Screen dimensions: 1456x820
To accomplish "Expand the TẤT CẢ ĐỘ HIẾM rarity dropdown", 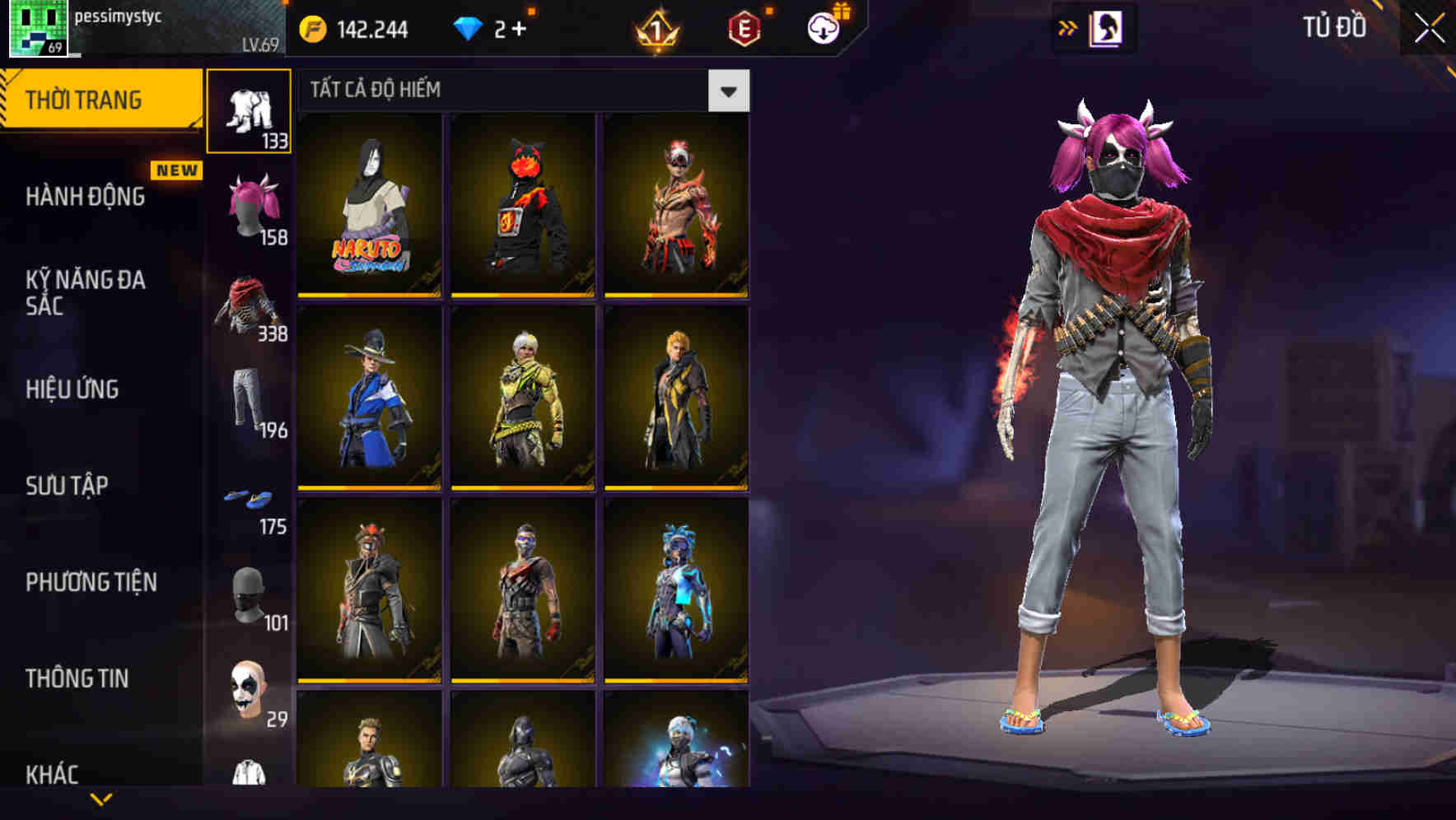I will click(728, 91).
